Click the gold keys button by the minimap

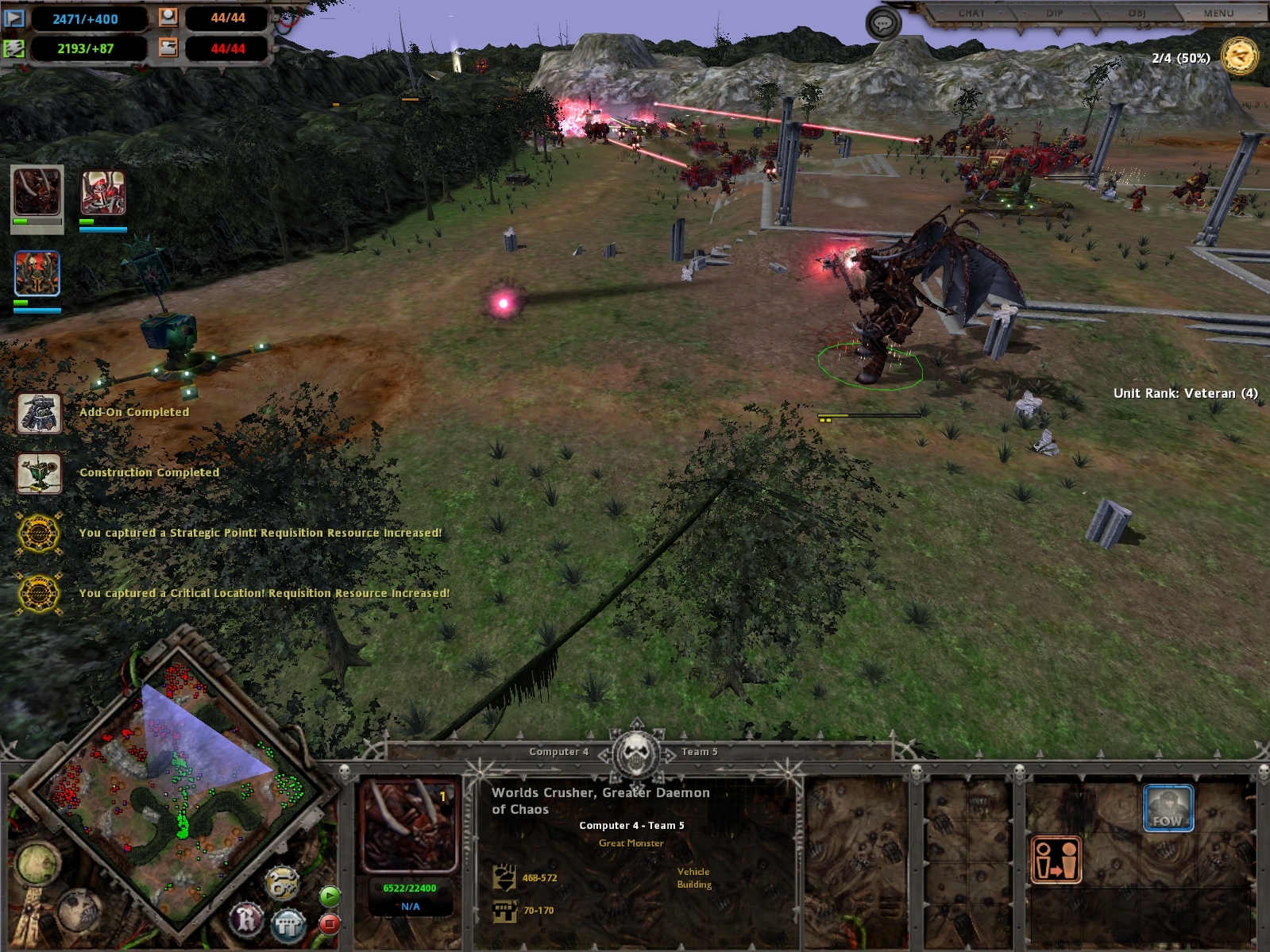tap(282, 883)
